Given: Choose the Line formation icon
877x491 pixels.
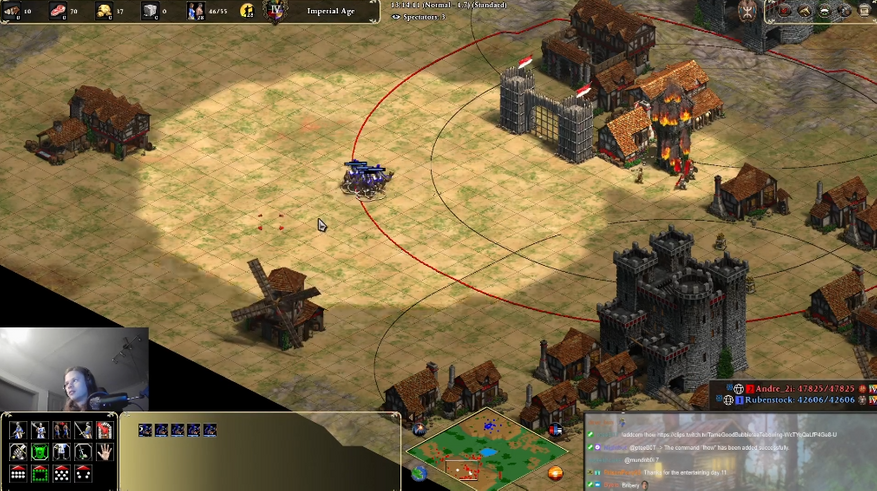Looking at the screenshot, I should [18, 473].
